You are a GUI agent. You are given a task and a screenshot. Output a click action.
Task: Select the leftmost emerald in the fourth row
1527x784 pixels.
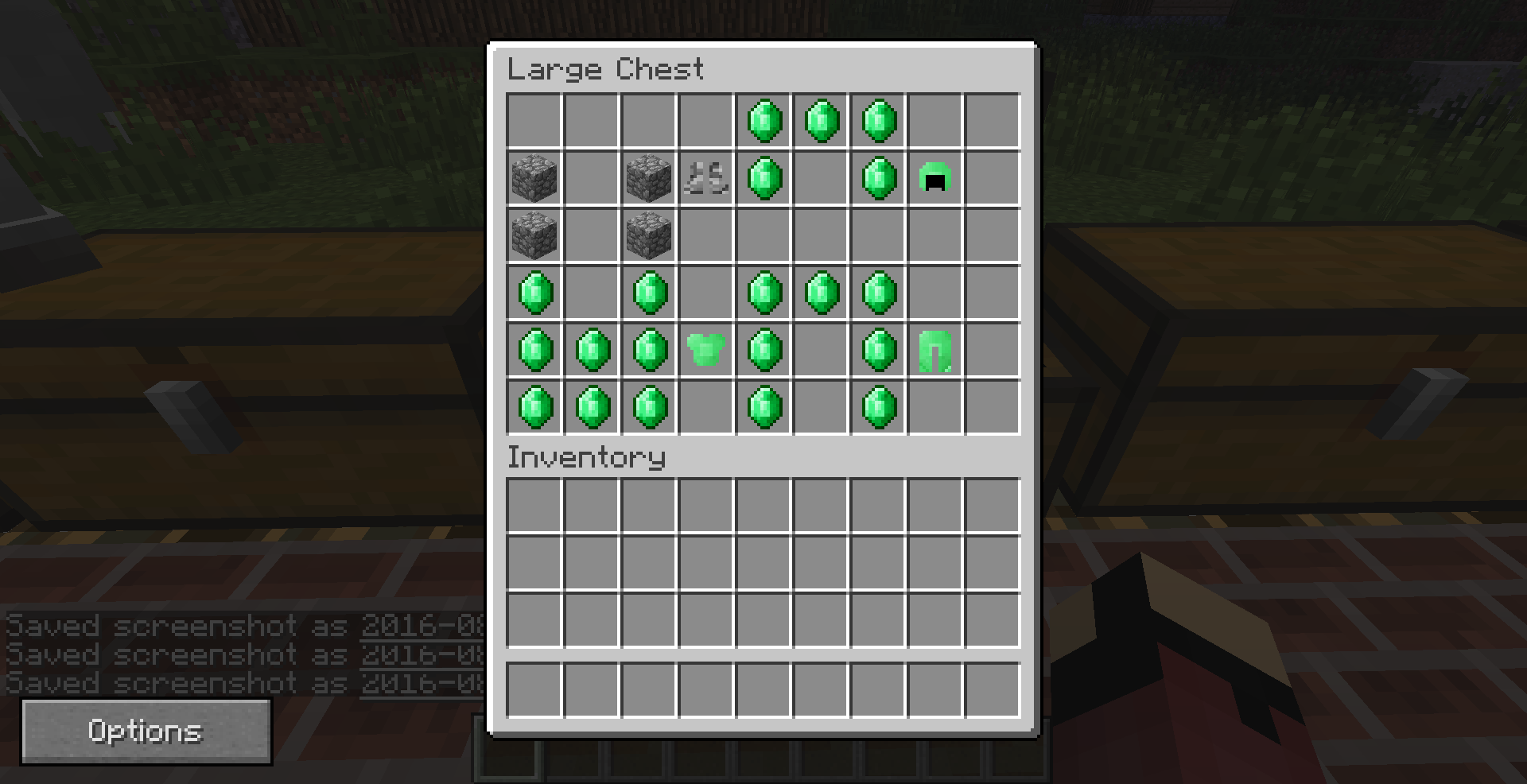point(534,292)
